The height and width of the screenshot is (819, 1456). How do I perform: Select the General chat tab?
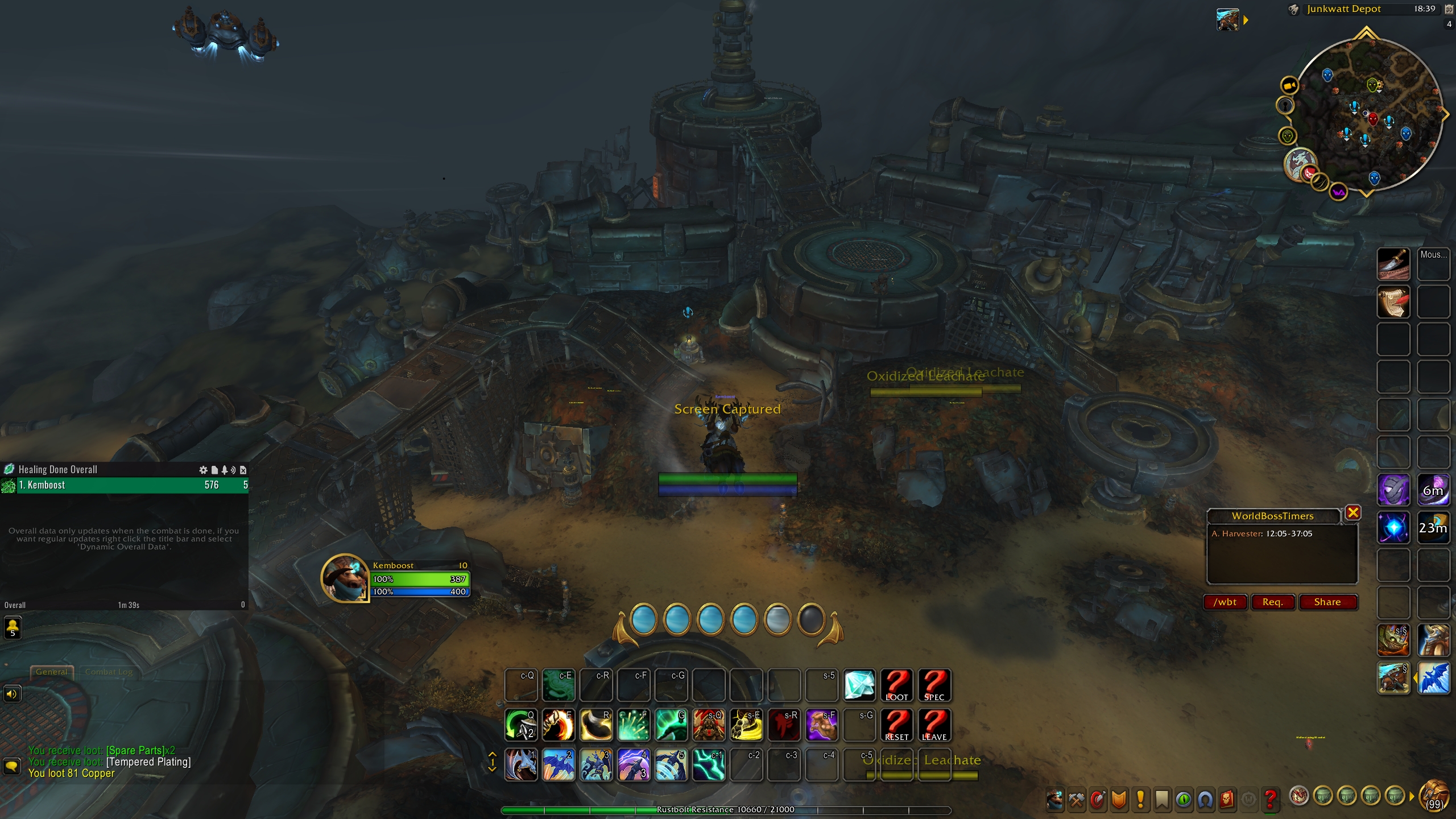click(x=51, y=672)
